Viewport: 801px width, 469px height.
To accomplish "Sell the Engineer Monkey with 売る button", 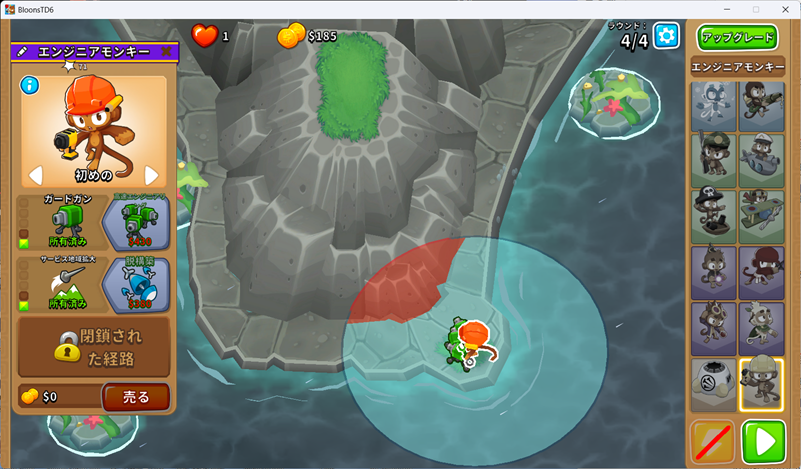I will click(136, 396).
